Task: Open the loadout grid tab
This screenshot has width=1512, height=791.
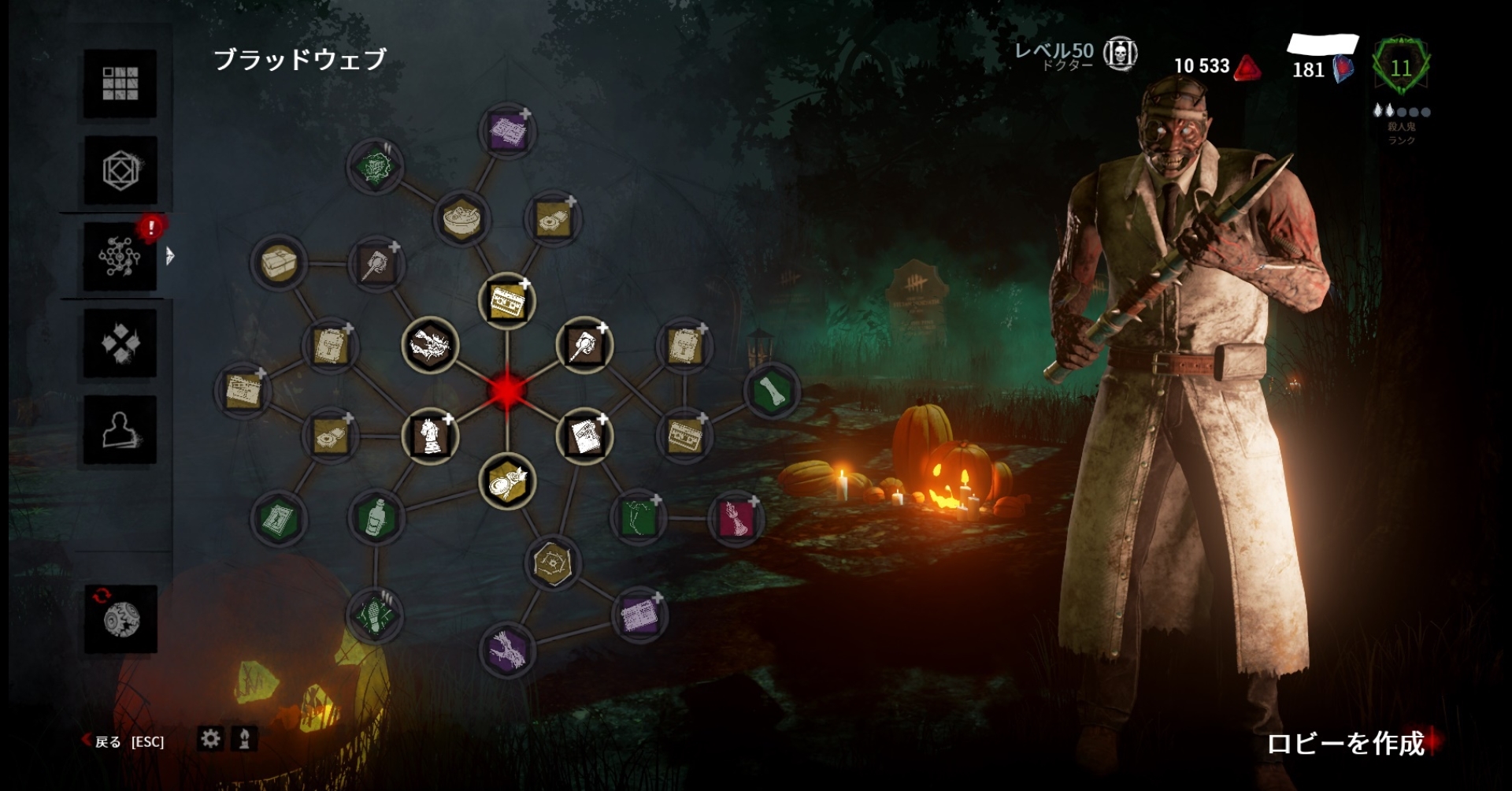Action: click(120, 84)
